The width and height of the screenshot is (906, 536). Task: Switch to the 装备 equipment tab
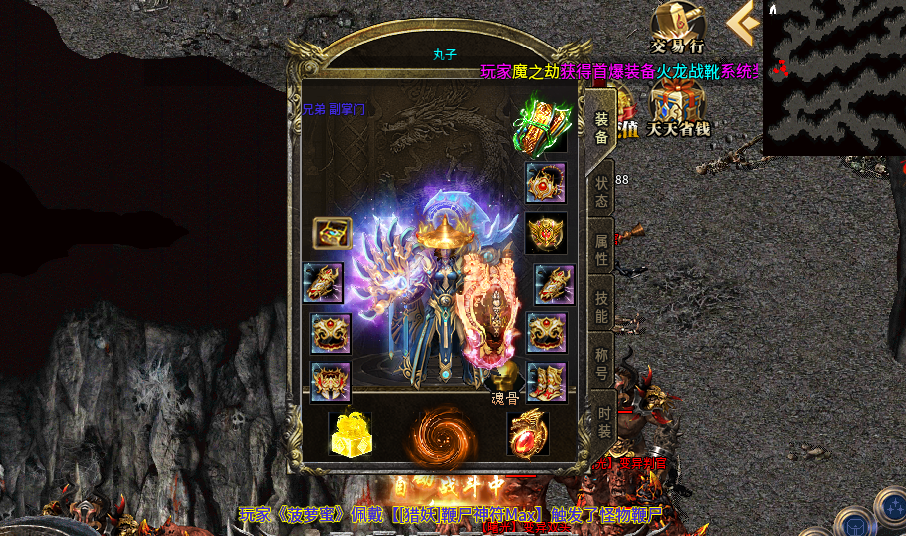pos(601,128)
